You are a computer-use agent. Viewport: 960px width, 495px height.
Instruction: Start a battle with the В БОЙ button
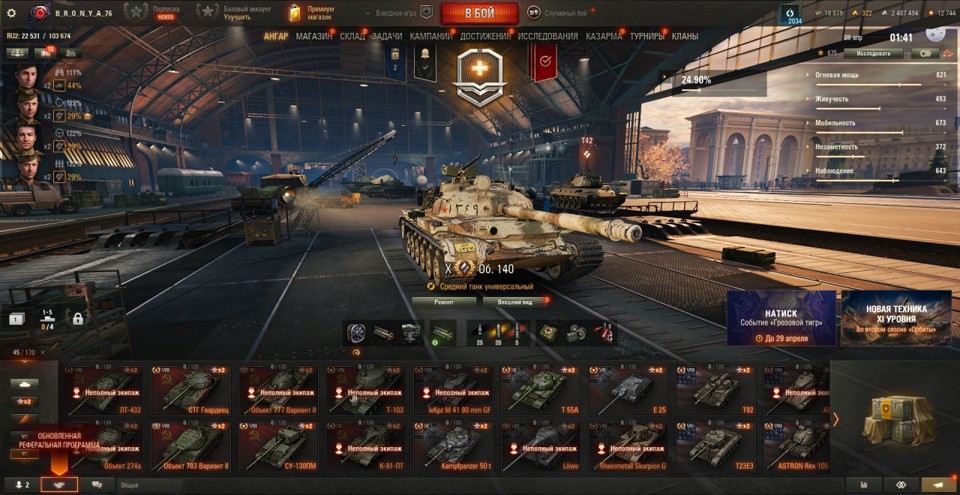click(x=479, y=13)
